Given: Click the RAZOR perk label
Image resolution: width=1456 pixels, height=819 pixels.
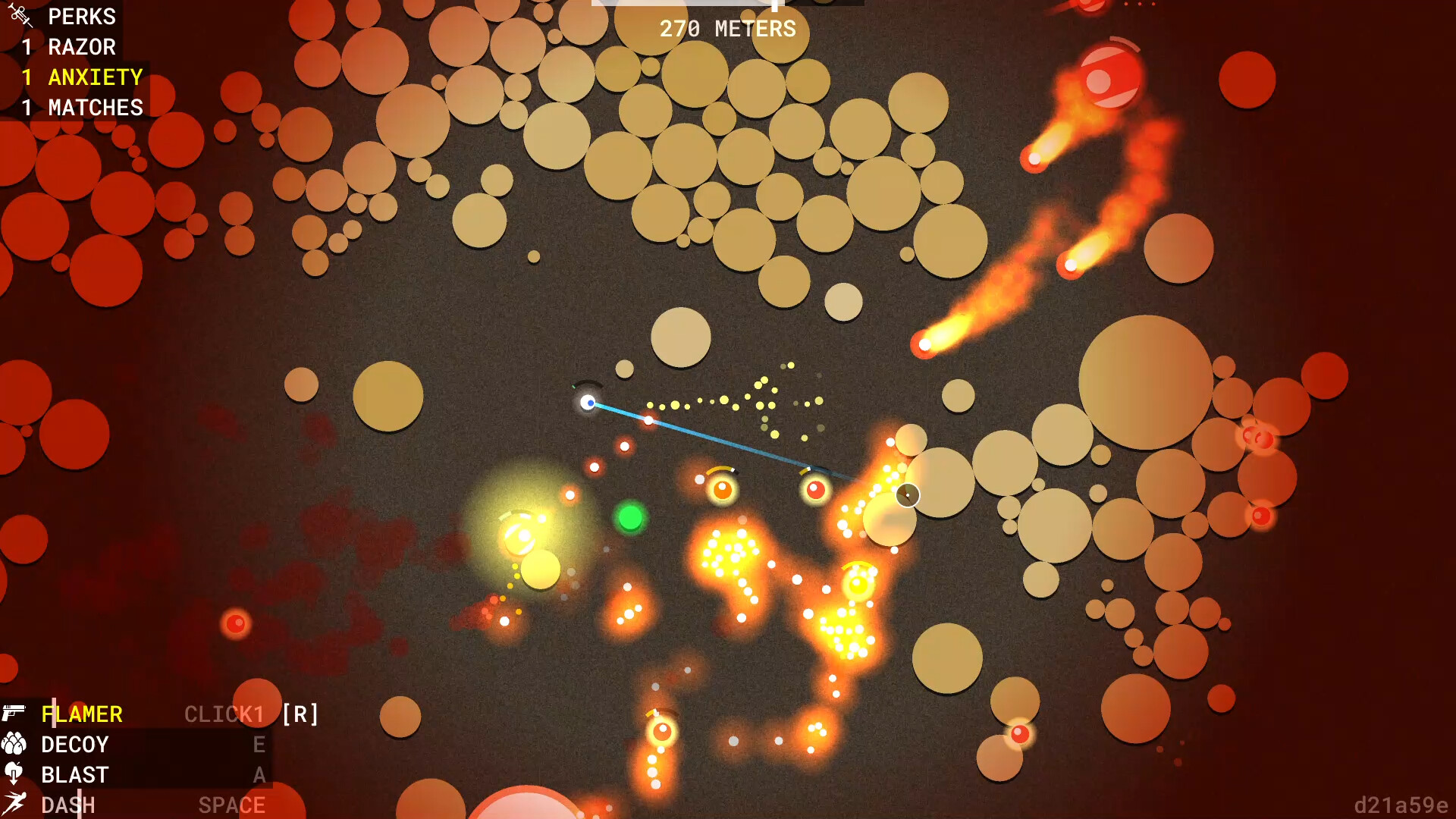Looking at the screenshot, I should (x=81, y=47).
